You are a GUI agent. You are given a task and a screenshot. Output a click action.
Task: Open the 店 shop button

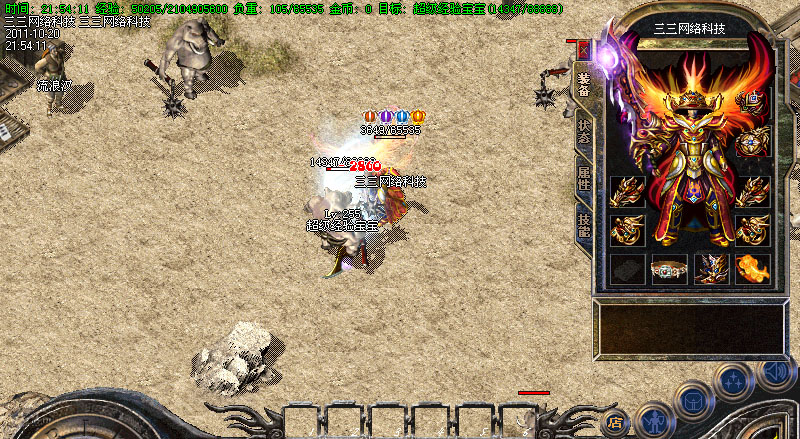[617, 422]
